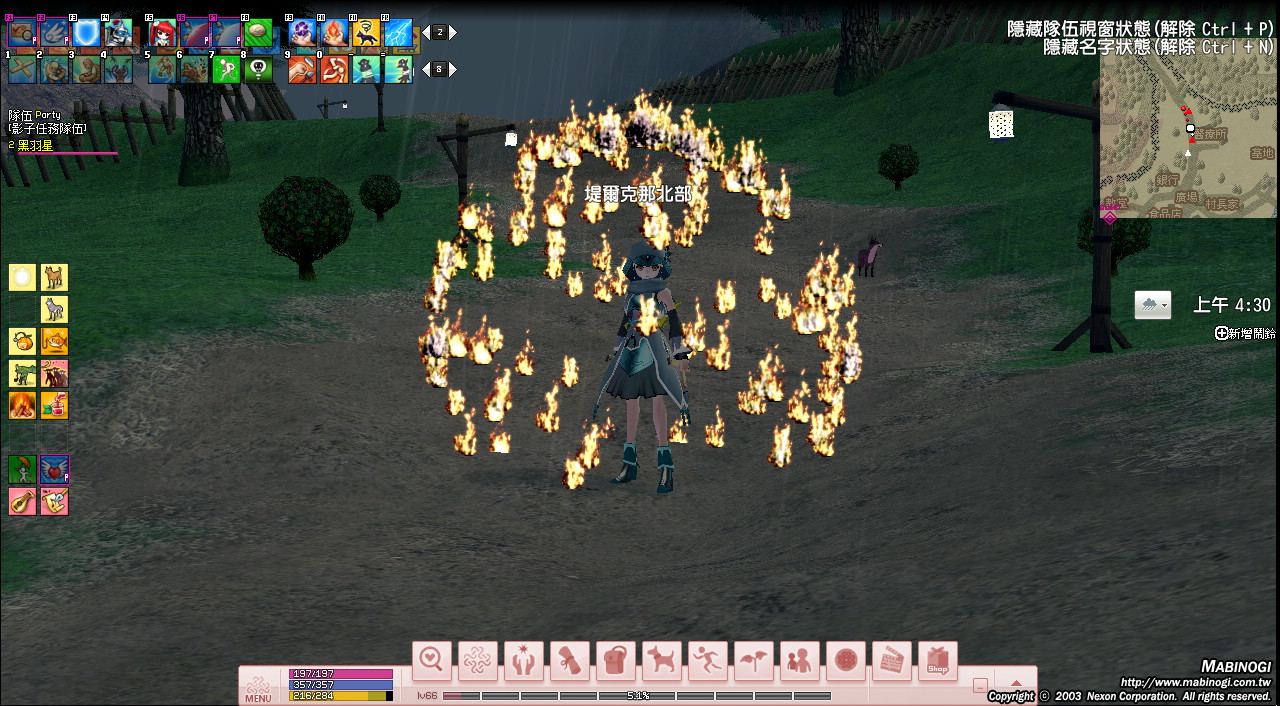Open the pet dog menu button

click(661, 660)
